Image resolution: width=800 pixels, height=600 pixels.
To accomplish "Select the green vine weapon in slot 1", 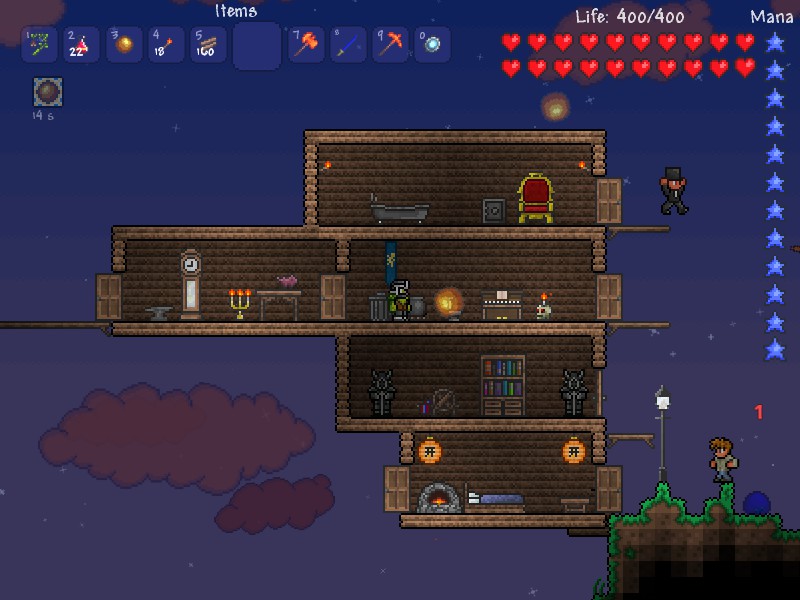I will pyautogui.click(x=39, y=45).
